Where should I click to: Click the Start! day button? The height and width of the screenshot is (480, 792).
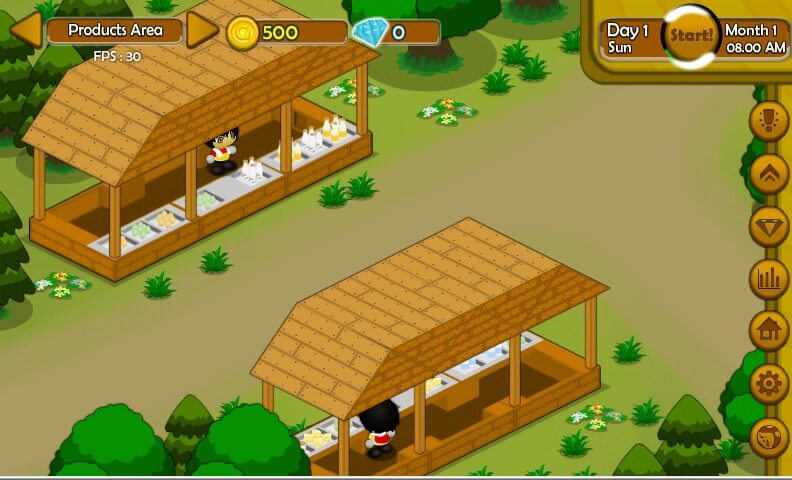pos(690,35)
